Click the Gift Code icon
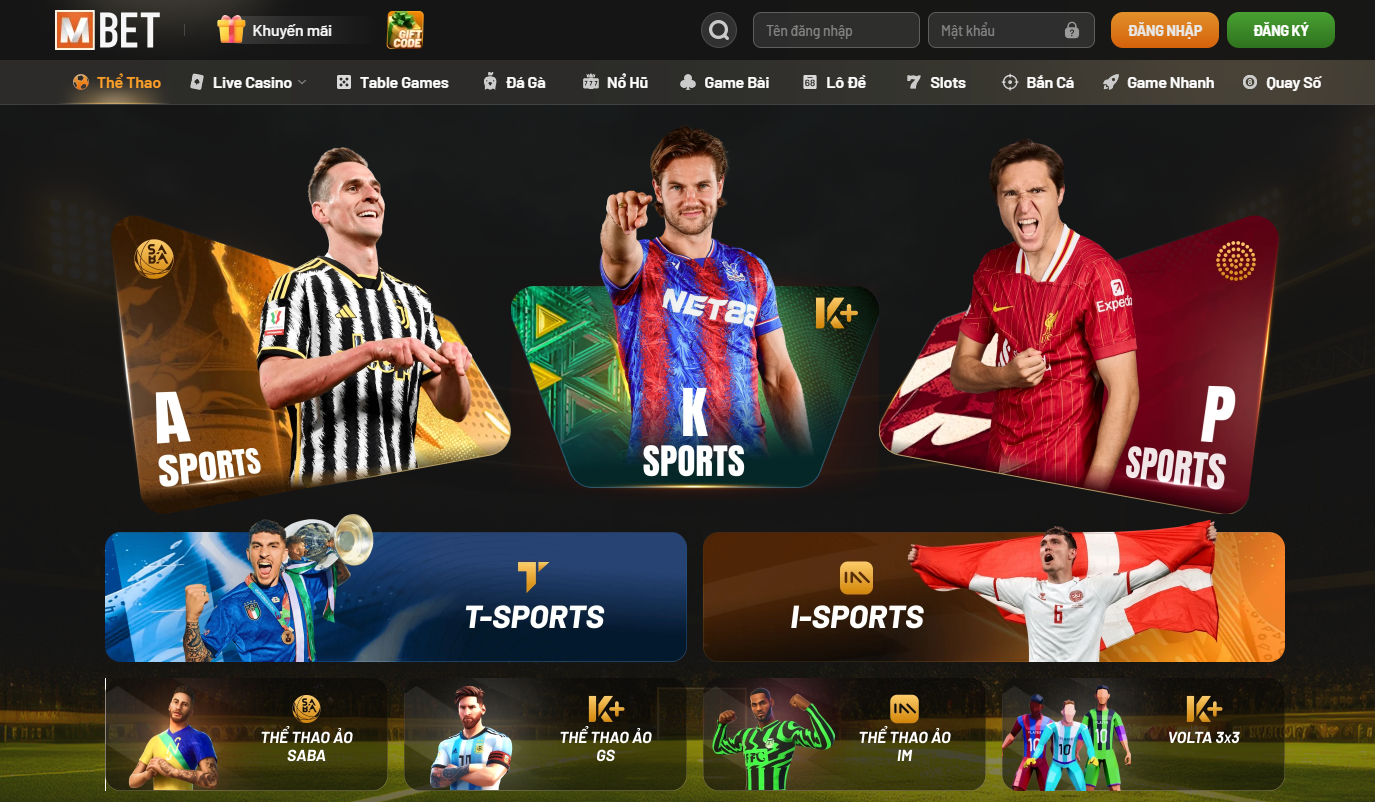The image size is (1375, 802). click(405, 30)
